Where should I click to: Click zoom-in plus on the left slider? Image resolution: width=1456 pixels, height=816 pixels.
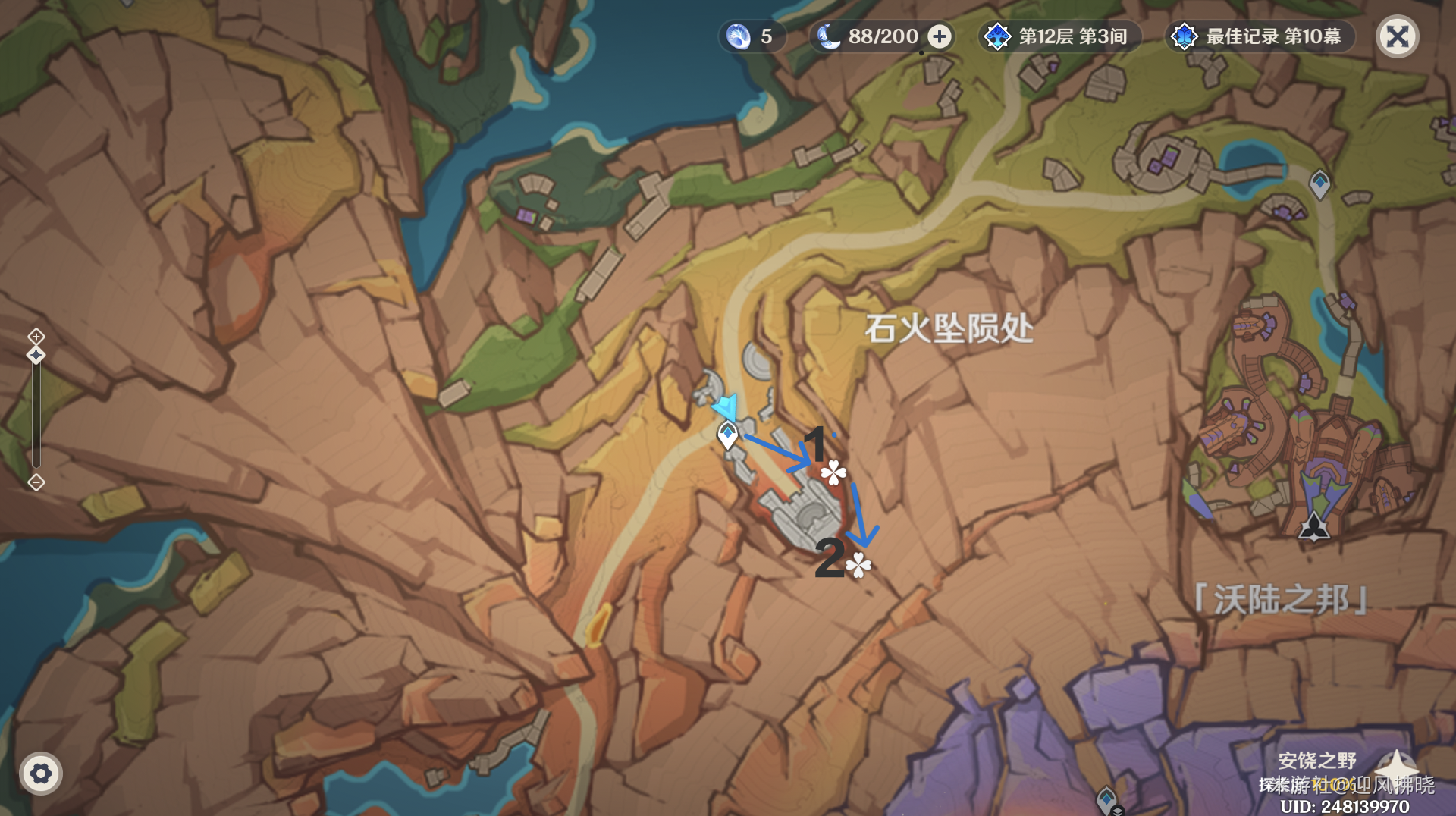(36, 336)
